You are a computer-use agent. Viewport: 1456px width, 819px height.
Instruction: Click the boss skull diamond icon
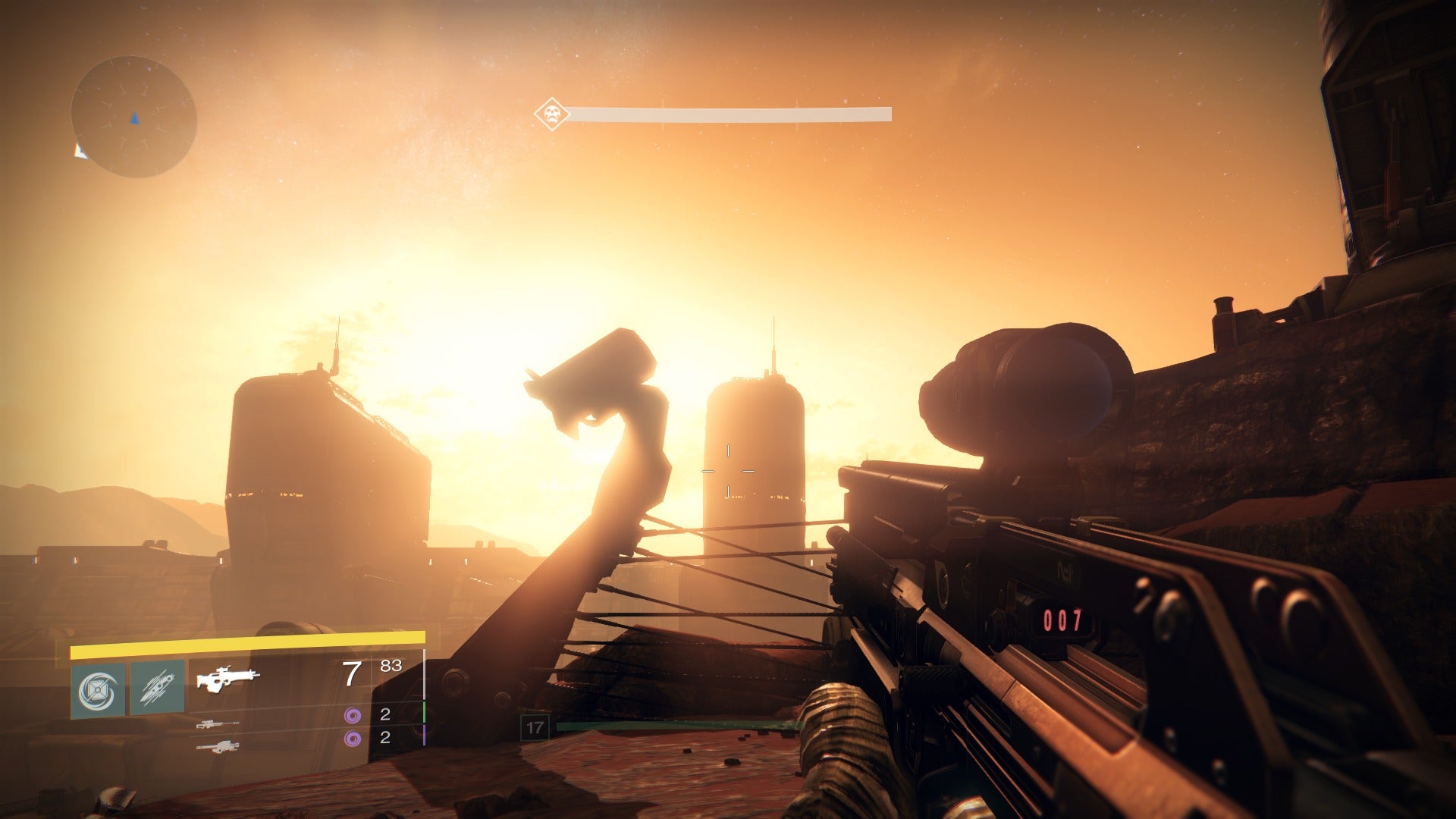551,115
